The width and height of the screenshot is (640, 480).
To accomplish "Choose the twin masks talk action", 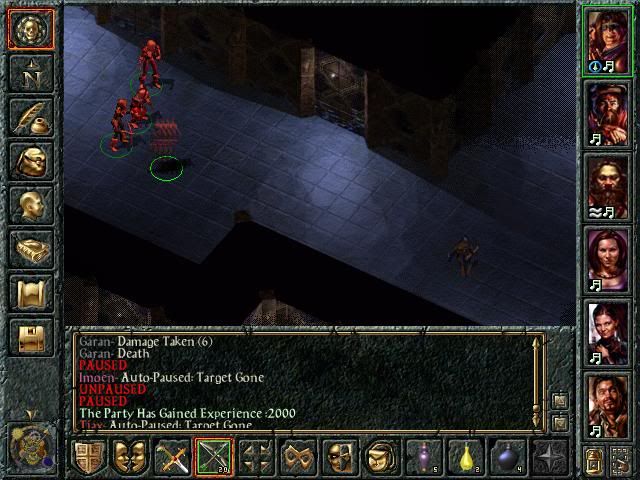I will [129, 458].
